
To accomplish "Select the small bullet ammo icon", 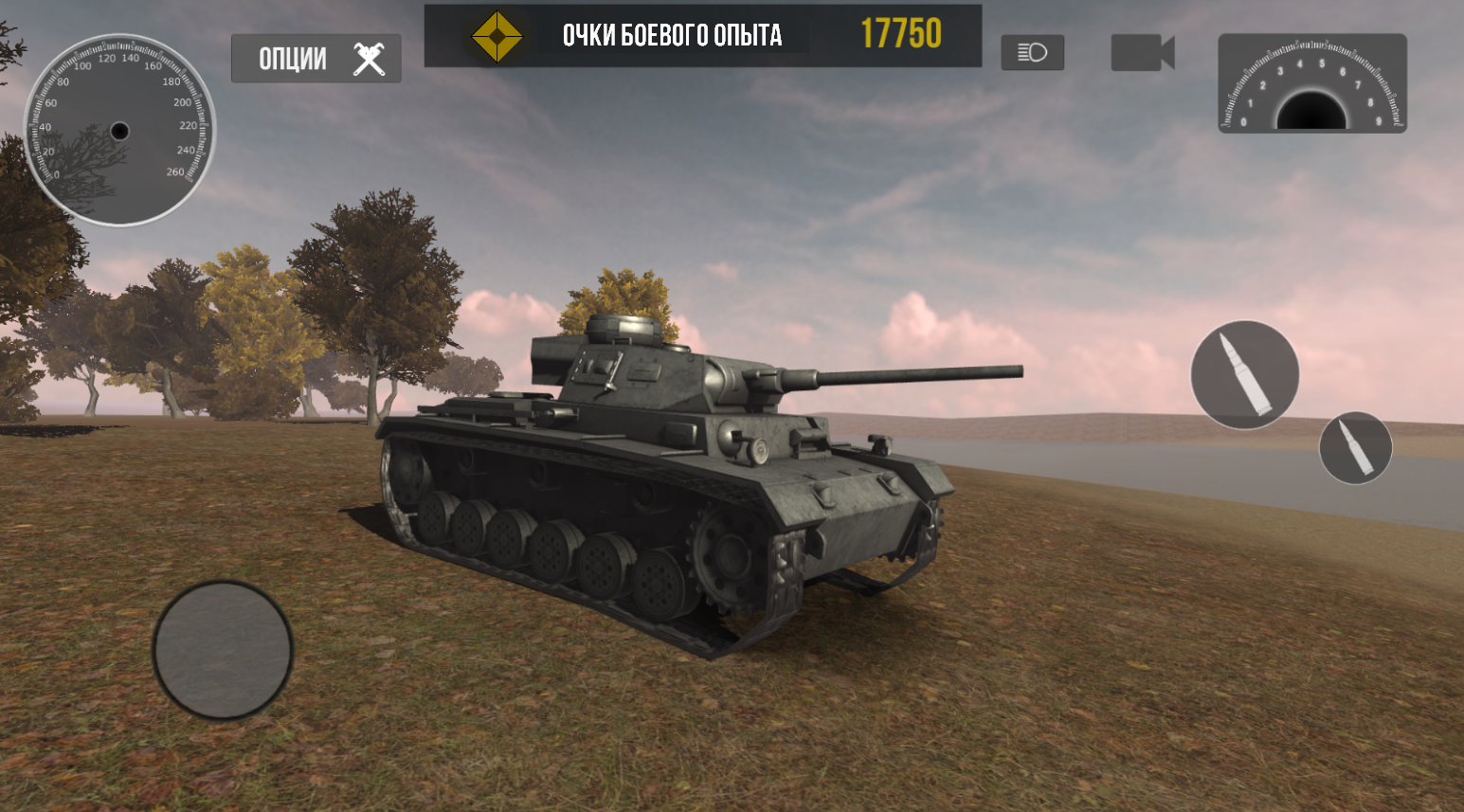I will point(1355,447).
